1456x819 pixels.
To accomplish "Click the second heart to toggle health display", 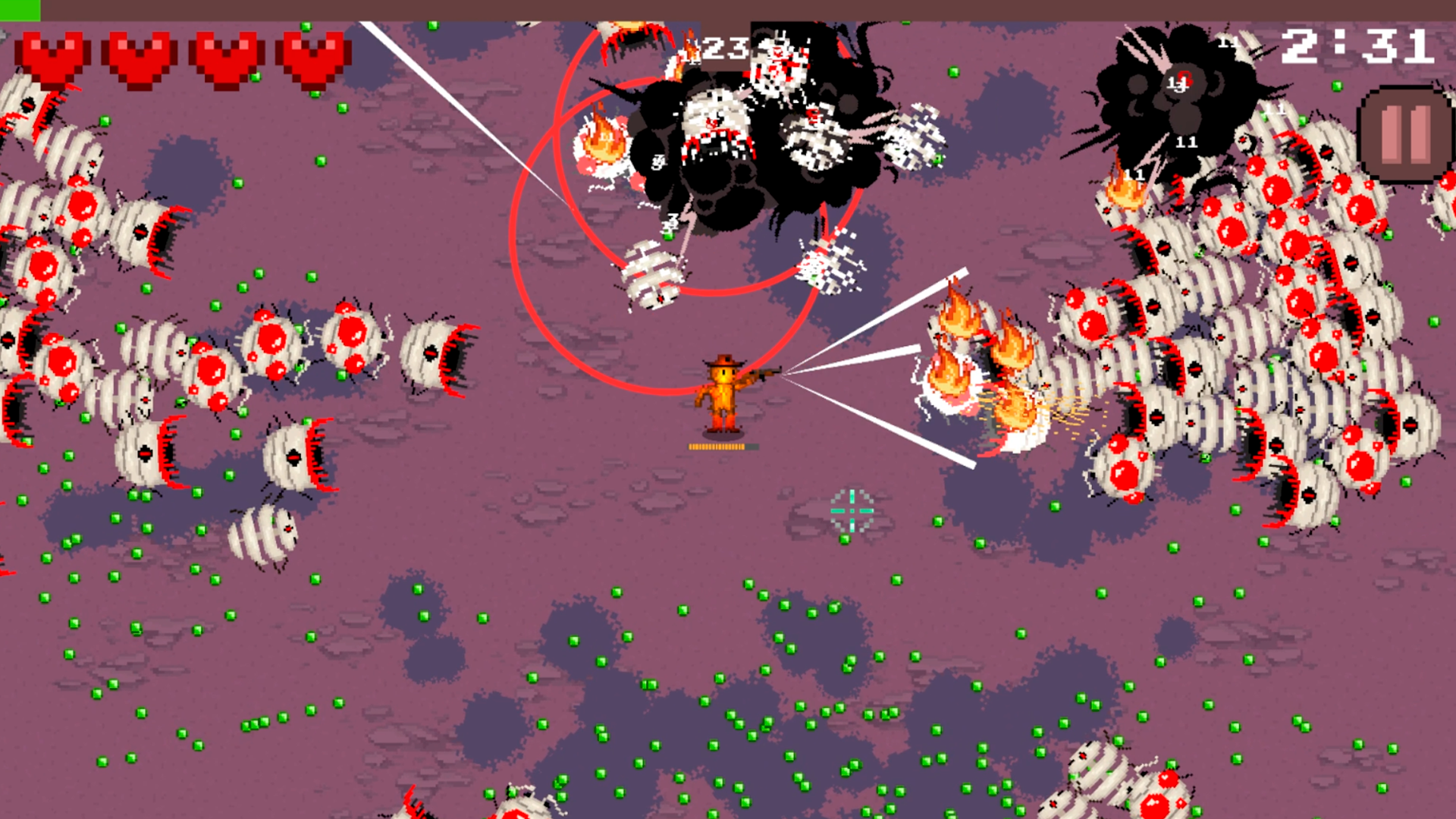I will 137,55.
